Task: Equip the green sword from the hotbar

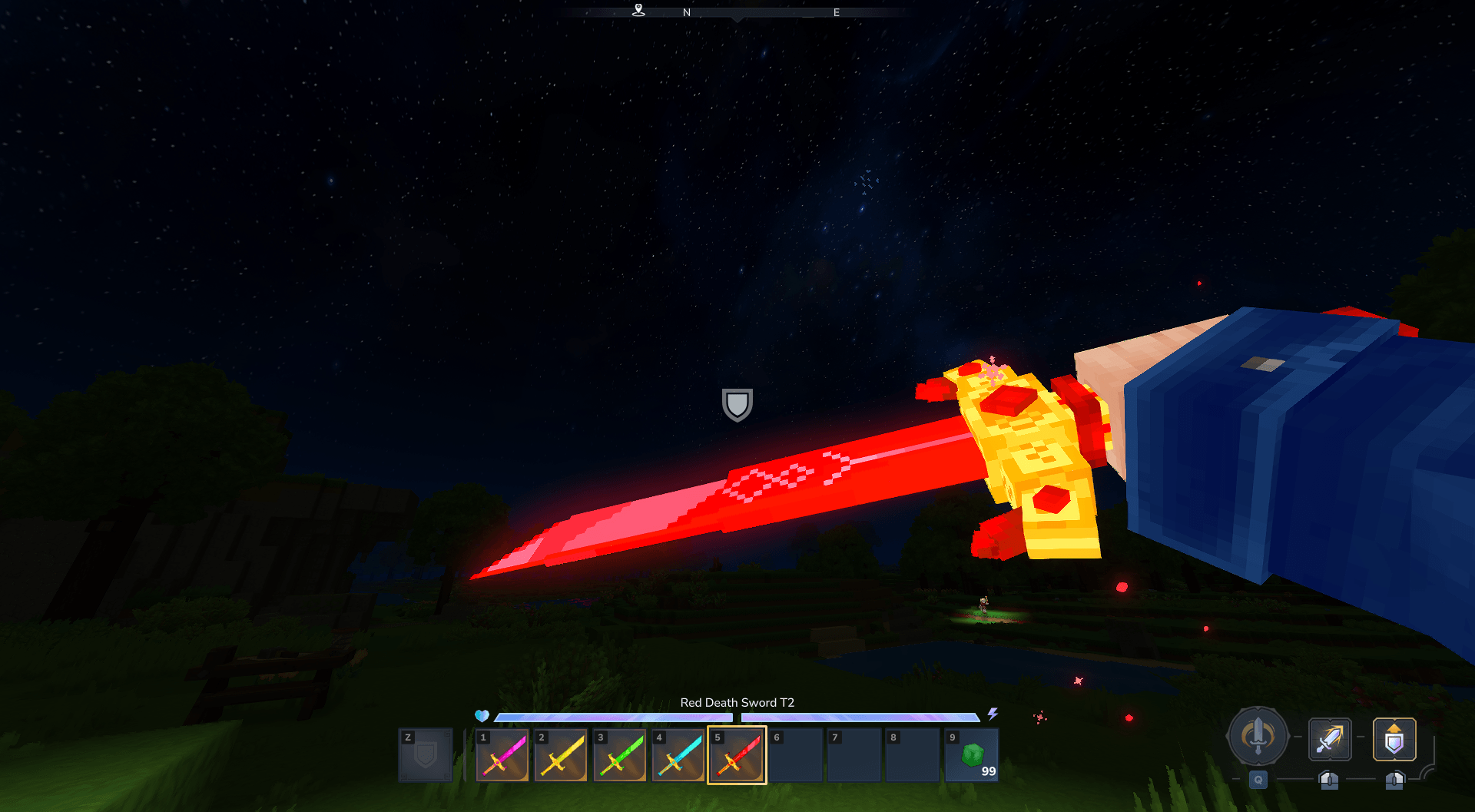Action: click(x=619, y=755)
